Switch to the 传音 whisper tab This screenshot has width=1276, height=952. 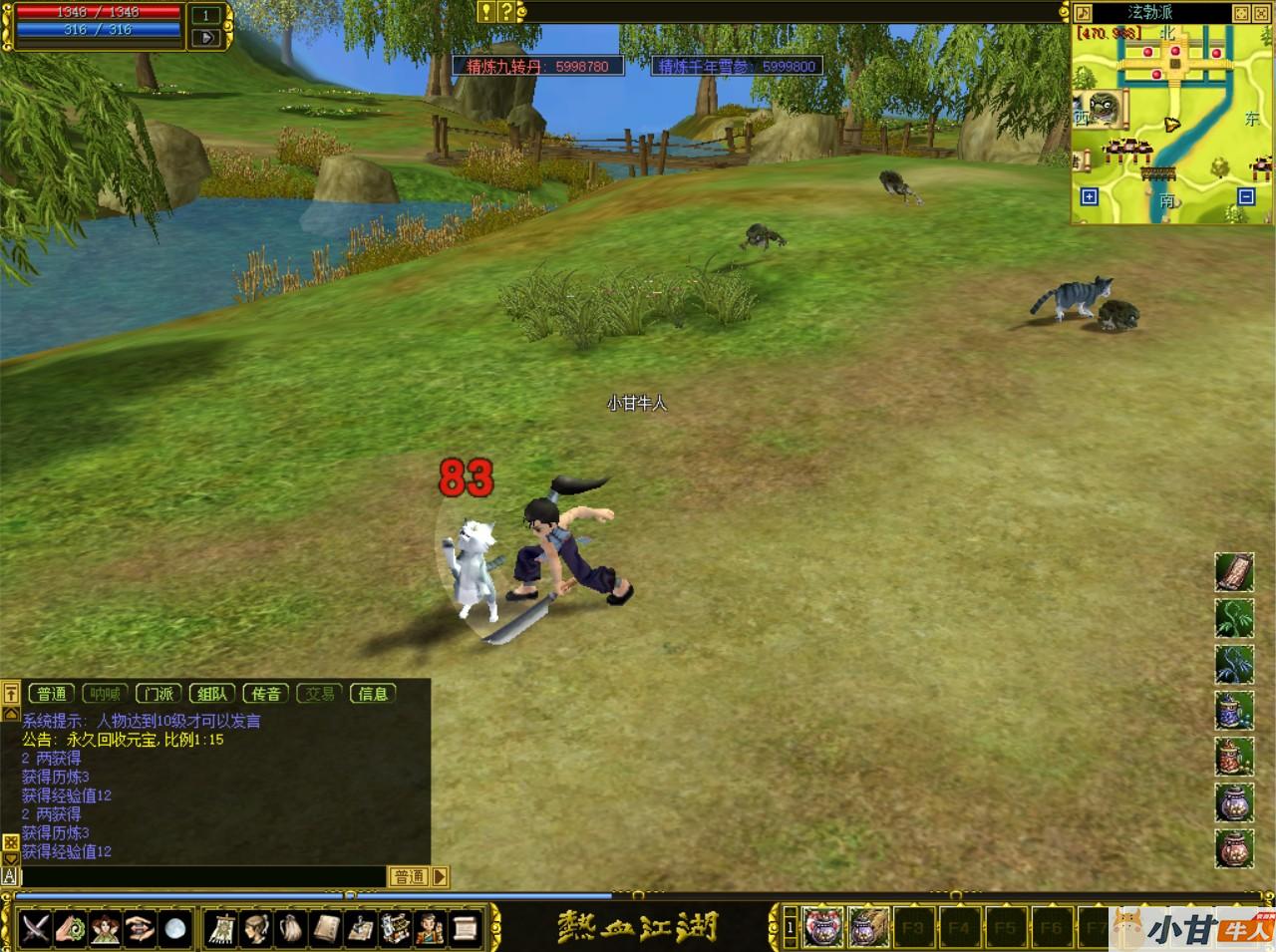click(266, 694)
